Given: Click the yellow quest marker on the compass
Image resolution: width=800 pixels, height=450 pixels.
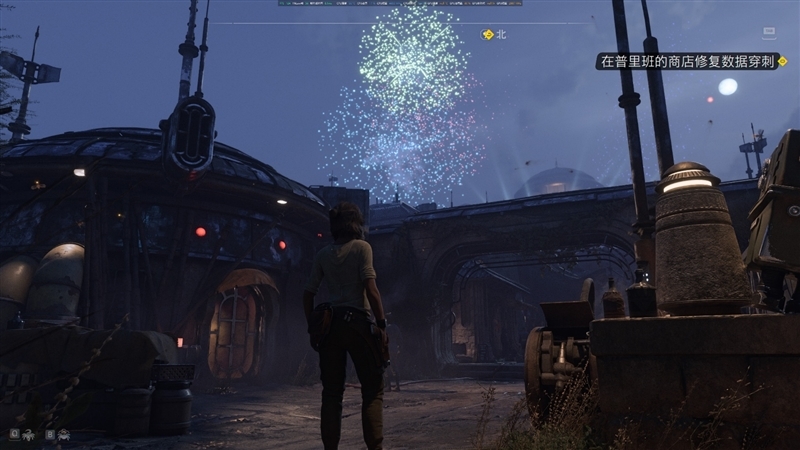Looking at the screenshot, I should pos(487,34).
